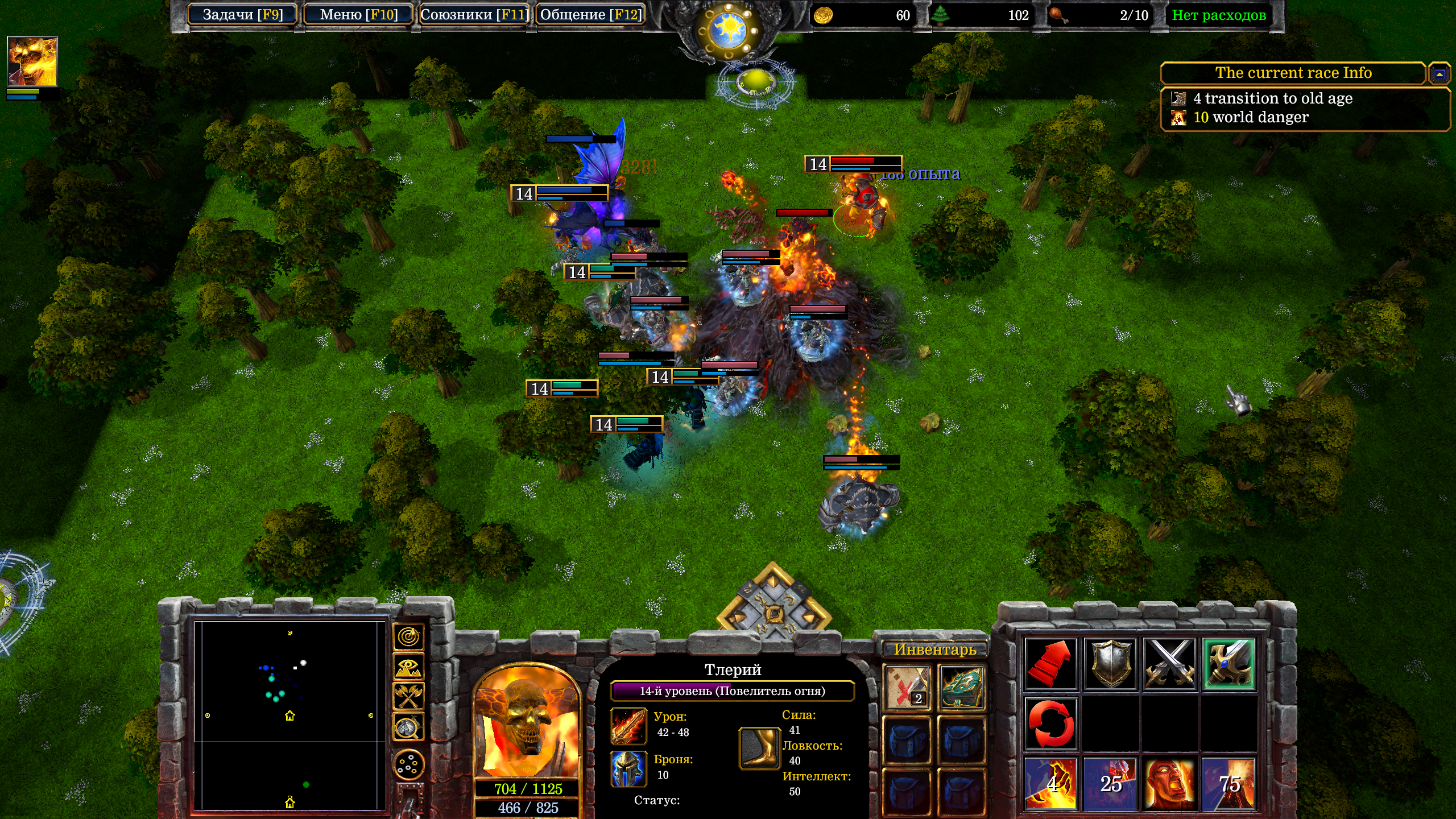Use the treasure map item in inventory

[907, 688]
